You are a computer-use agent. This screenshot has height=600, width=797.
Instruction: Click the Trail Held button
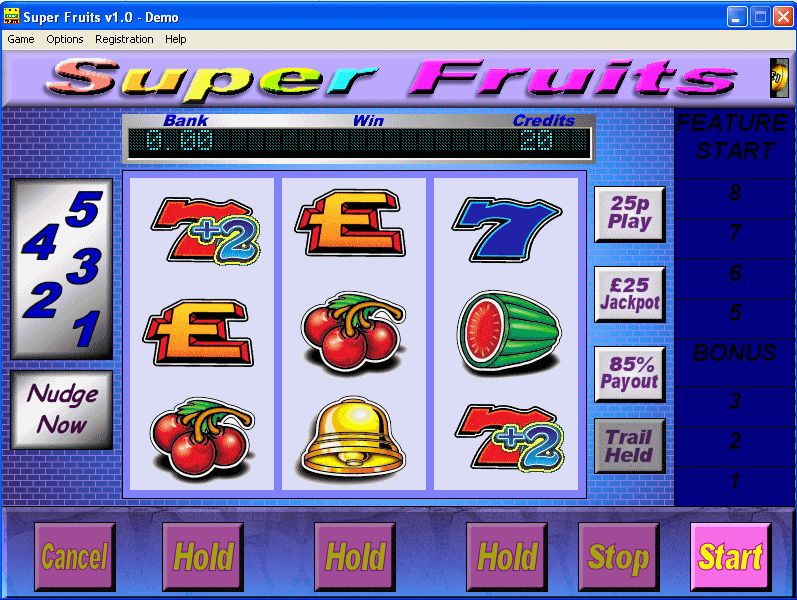630,446
